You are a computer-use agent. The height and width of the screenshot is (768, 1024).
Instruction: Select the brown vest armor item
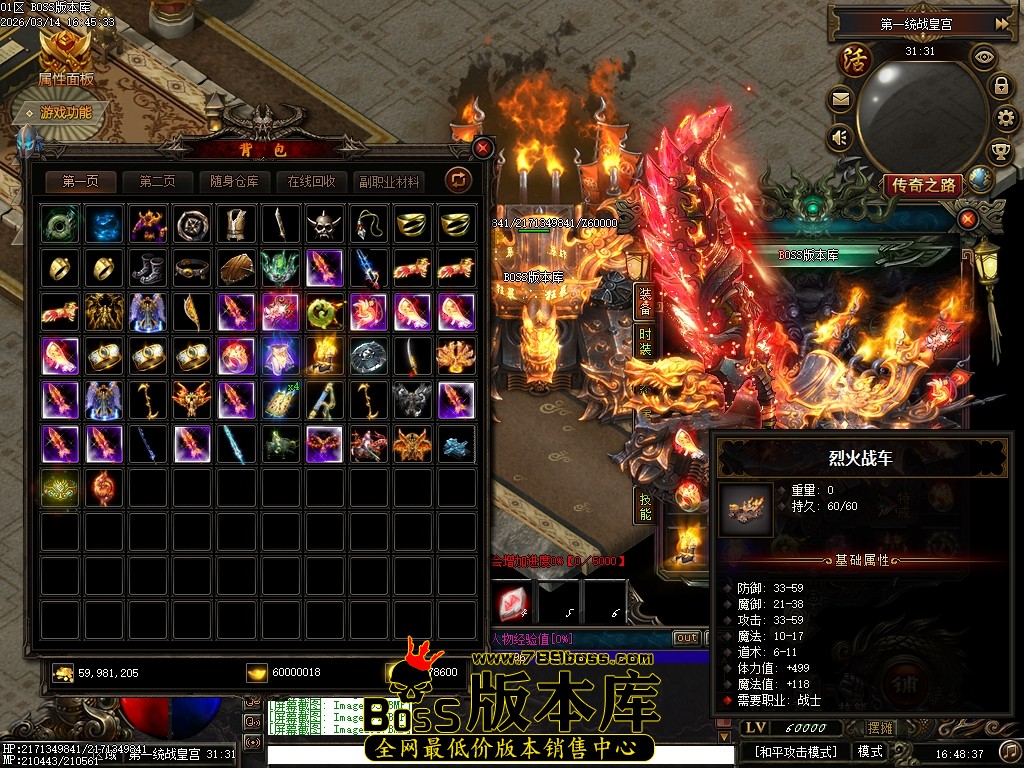point(236,224)
